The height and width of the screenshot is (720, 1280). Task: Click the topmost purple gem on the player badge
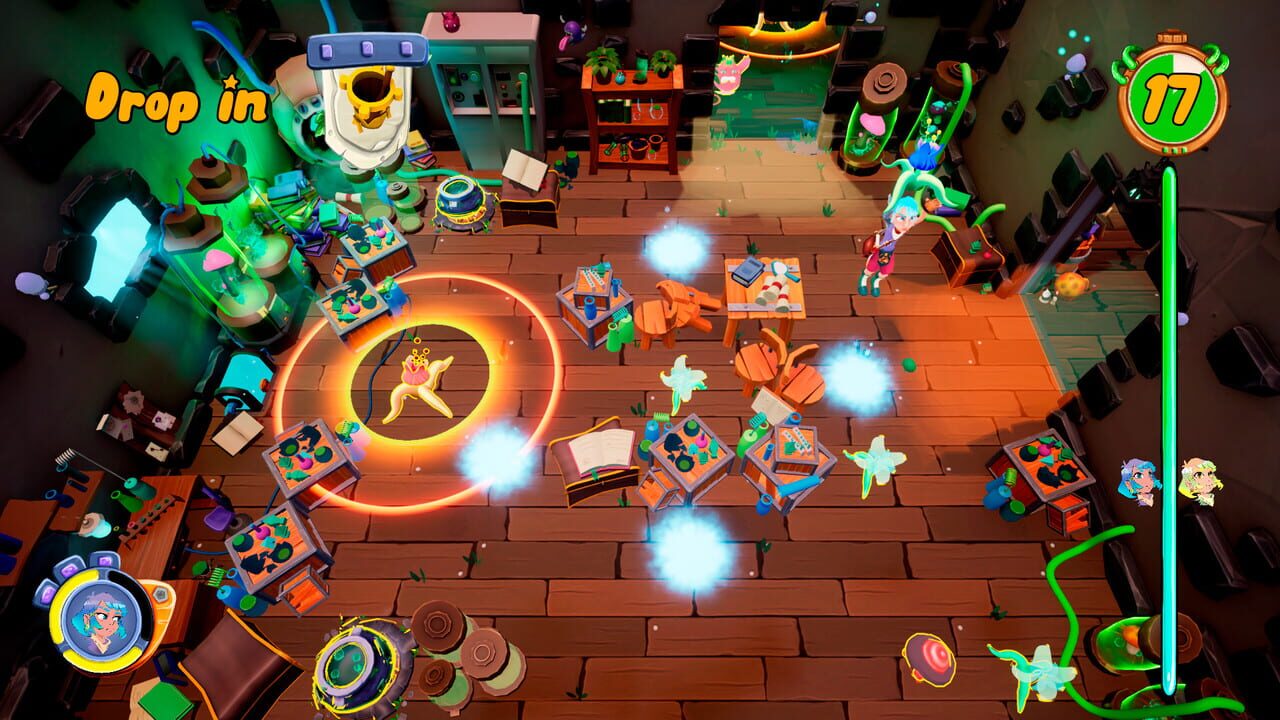(104, 562)
